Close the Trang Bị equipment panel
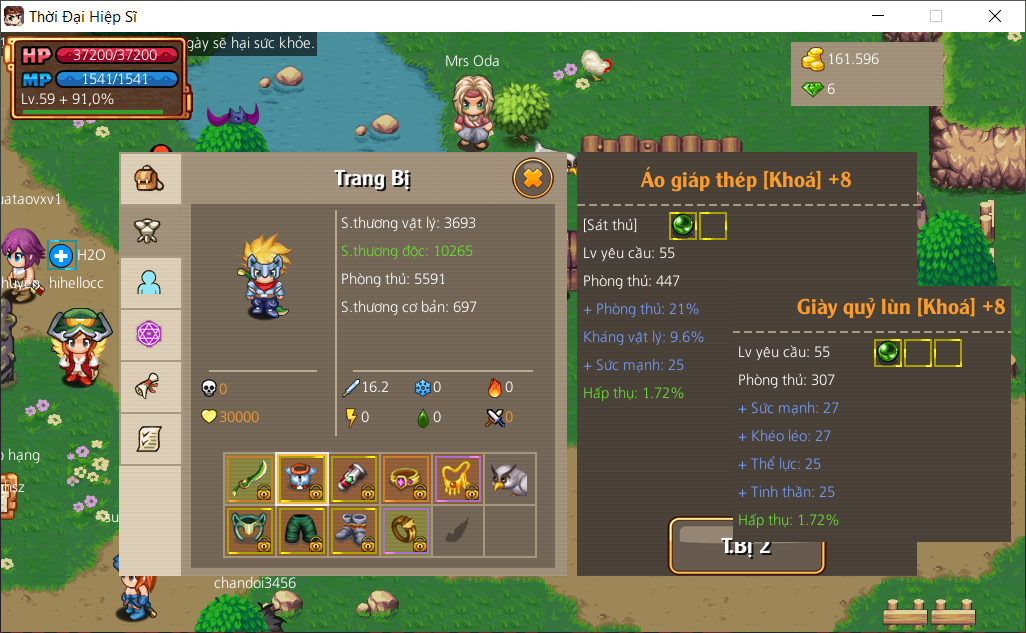The width and height of the screenshot is (1026, 633). pyautogui.click(x=533, y=179)
